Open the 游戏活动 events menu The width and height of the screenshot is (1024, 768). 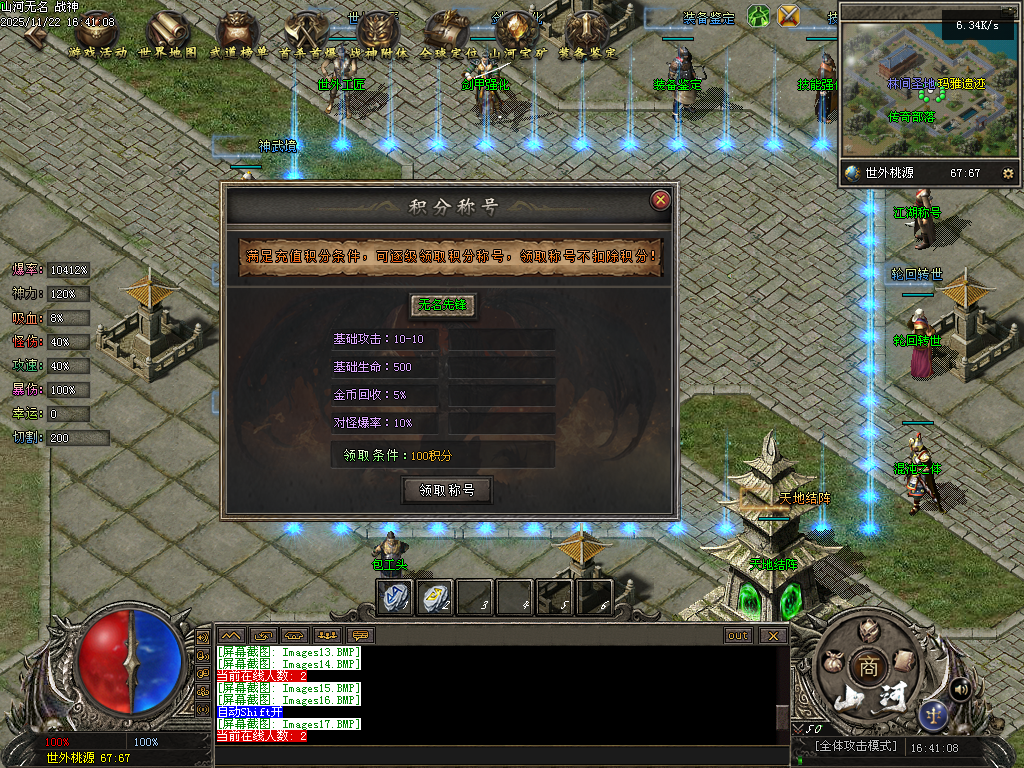pos(97,35)
